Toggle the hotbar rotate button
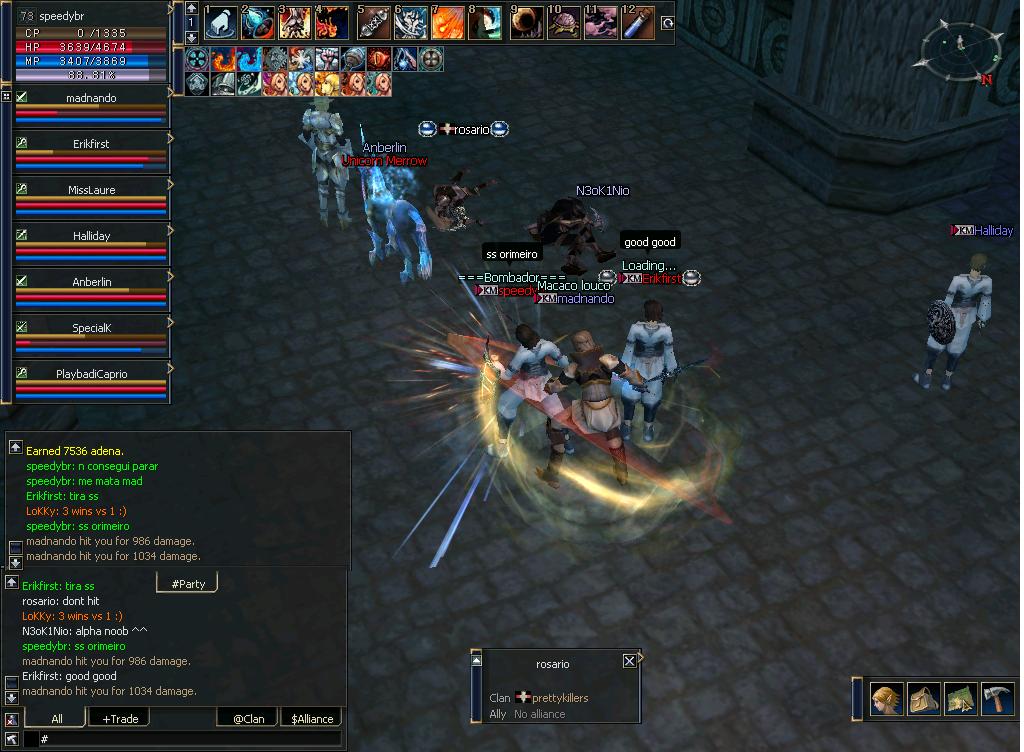The height and width of the screenshot is (752, 1024). (x=667, y=23)
